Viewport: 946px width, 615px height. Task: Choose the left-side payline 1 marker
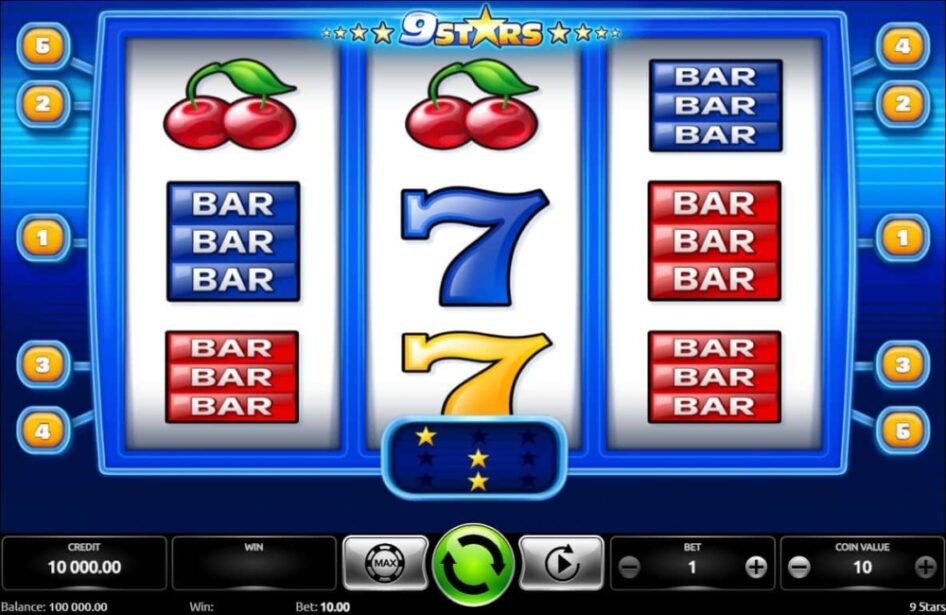43,238
